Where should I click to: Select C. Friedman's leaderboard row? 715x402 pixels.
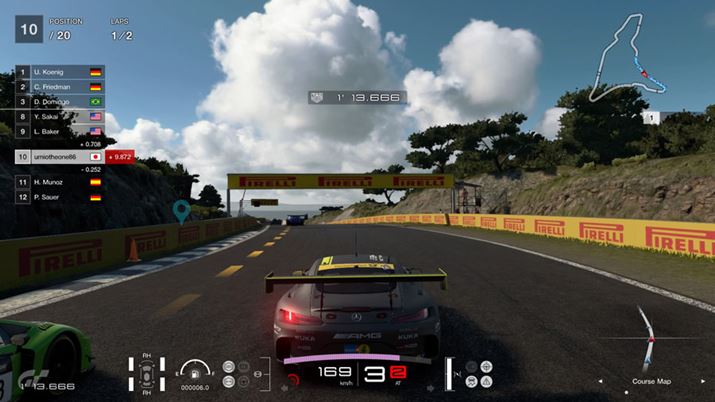pos(58,88)
